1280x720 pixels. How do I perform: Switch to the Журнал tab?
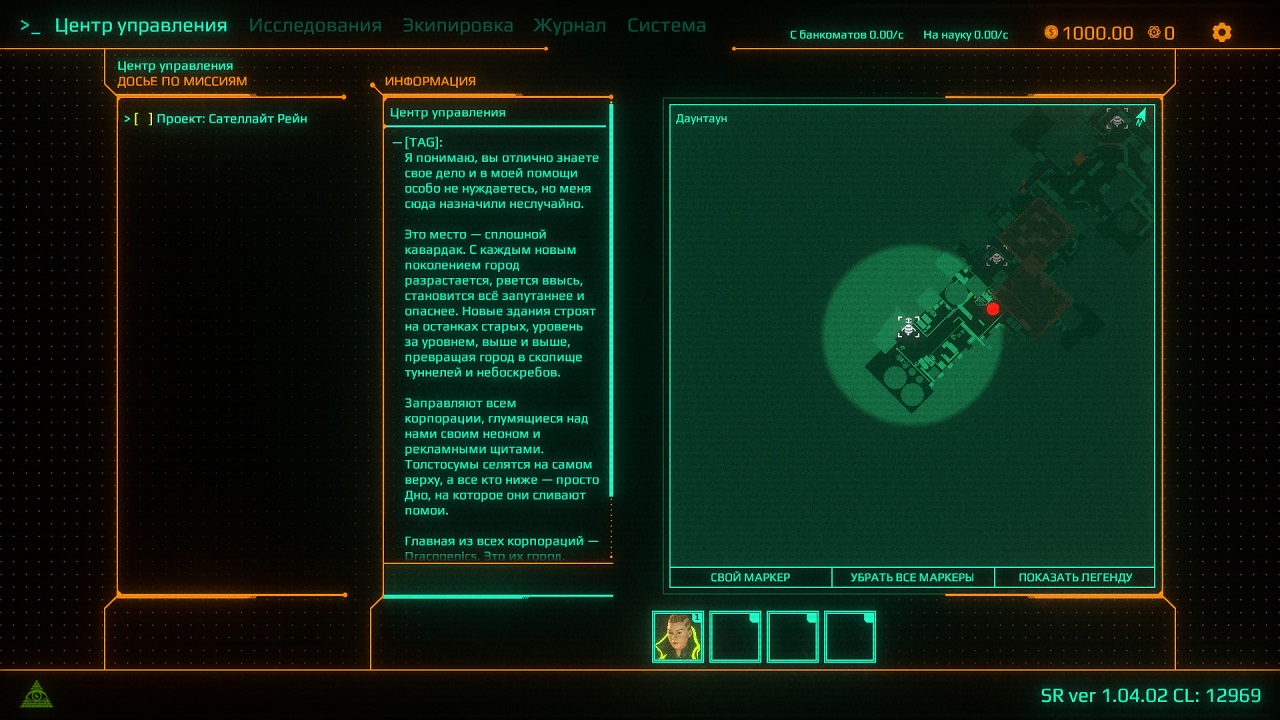(x=570, y=26)
